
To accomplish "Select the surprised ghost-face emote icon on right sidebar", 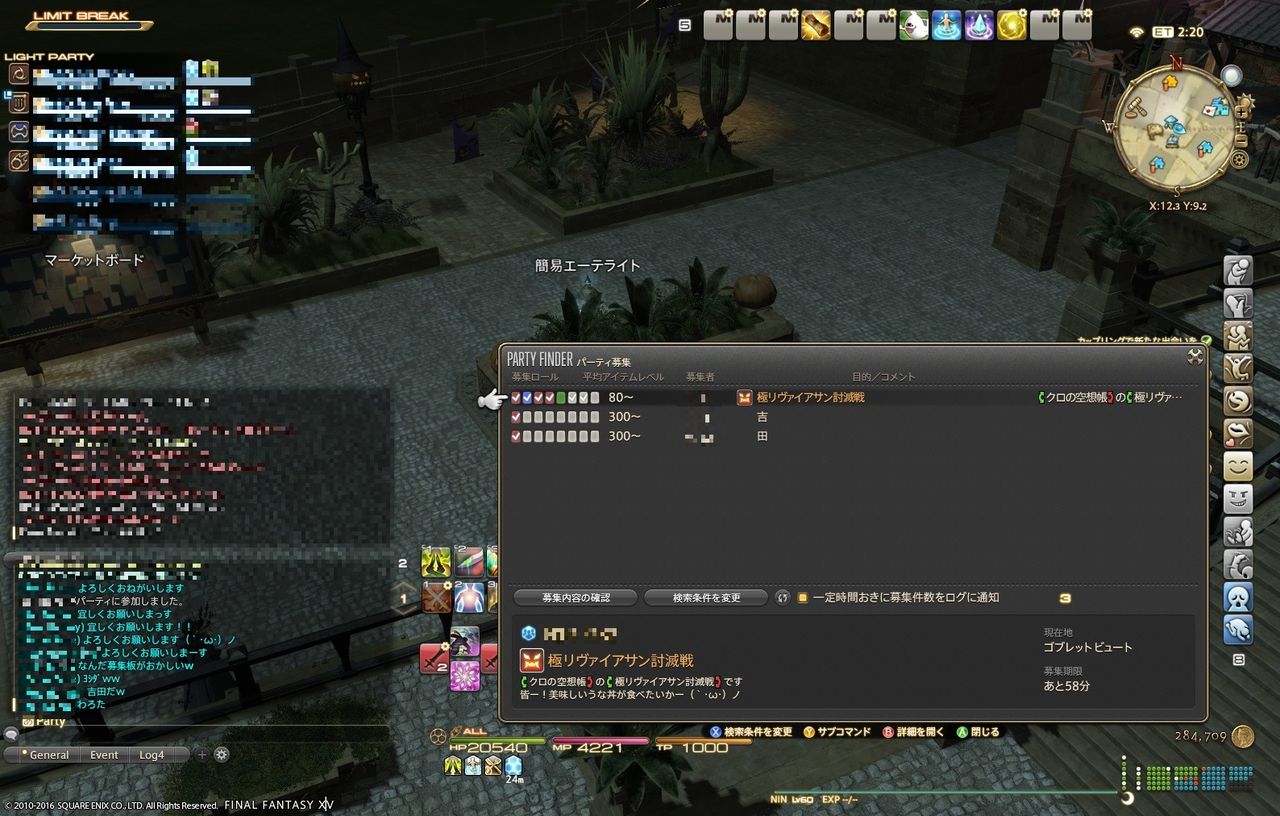I will pos(1238,596).
